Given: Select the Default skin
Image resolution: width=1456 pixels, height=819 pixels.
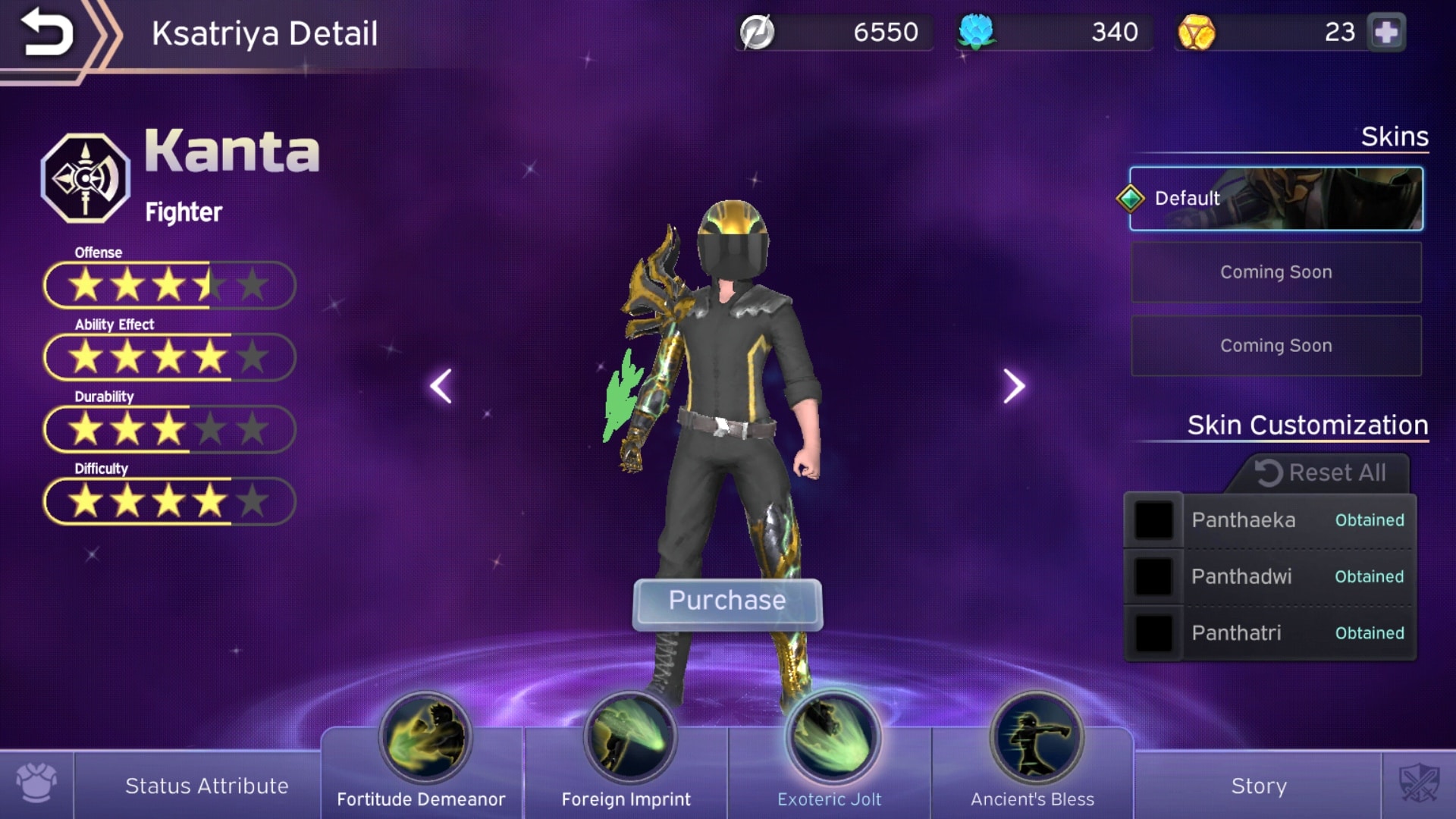Looking at the screenshot, I should pos(1275,198).
